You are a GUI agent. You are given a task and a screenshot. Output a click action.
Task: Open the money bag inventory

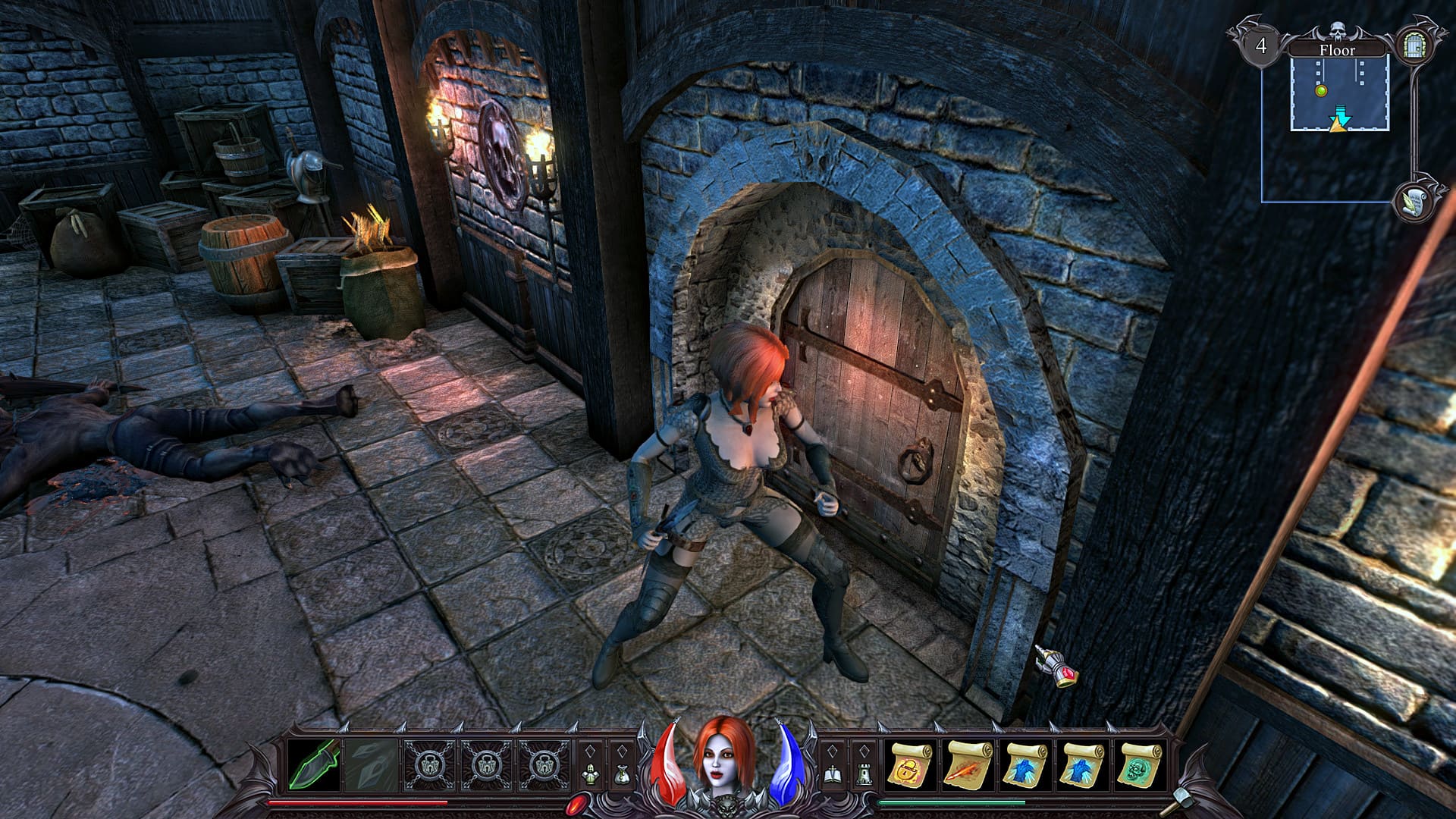[622, 774]
